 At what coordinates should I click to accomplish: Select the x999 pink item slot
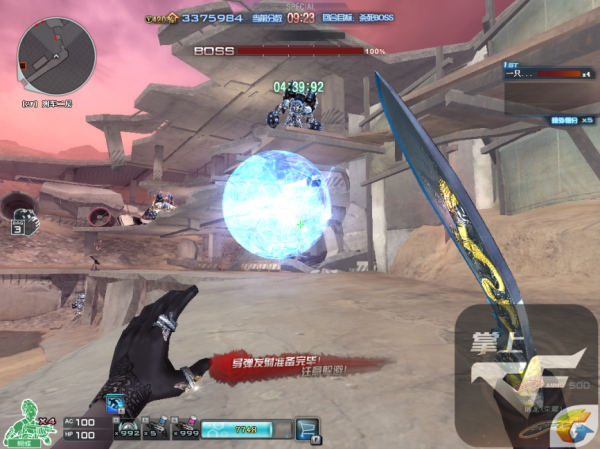[x=186, y=428]
